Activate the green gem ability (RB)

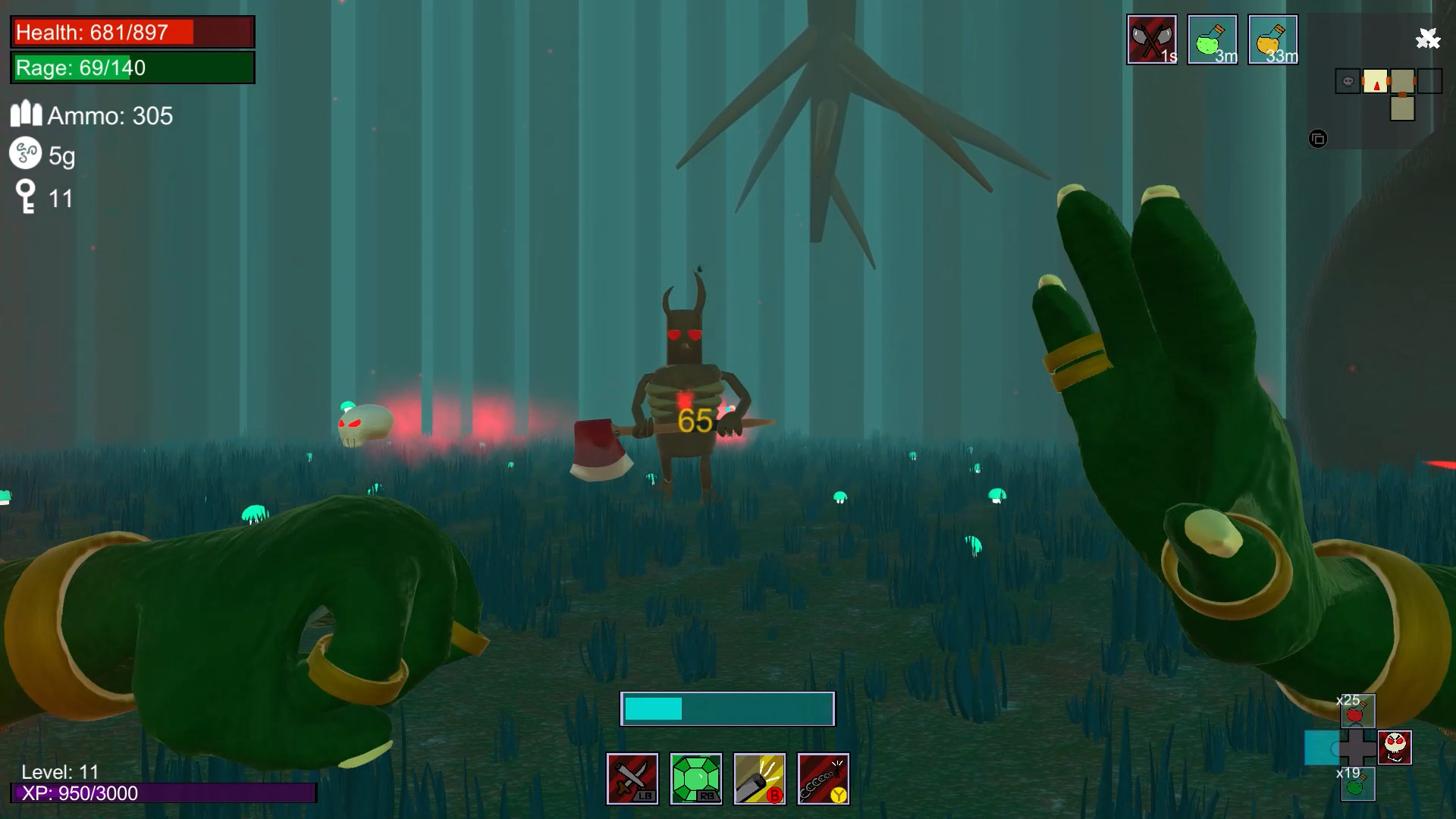point(696,778)
